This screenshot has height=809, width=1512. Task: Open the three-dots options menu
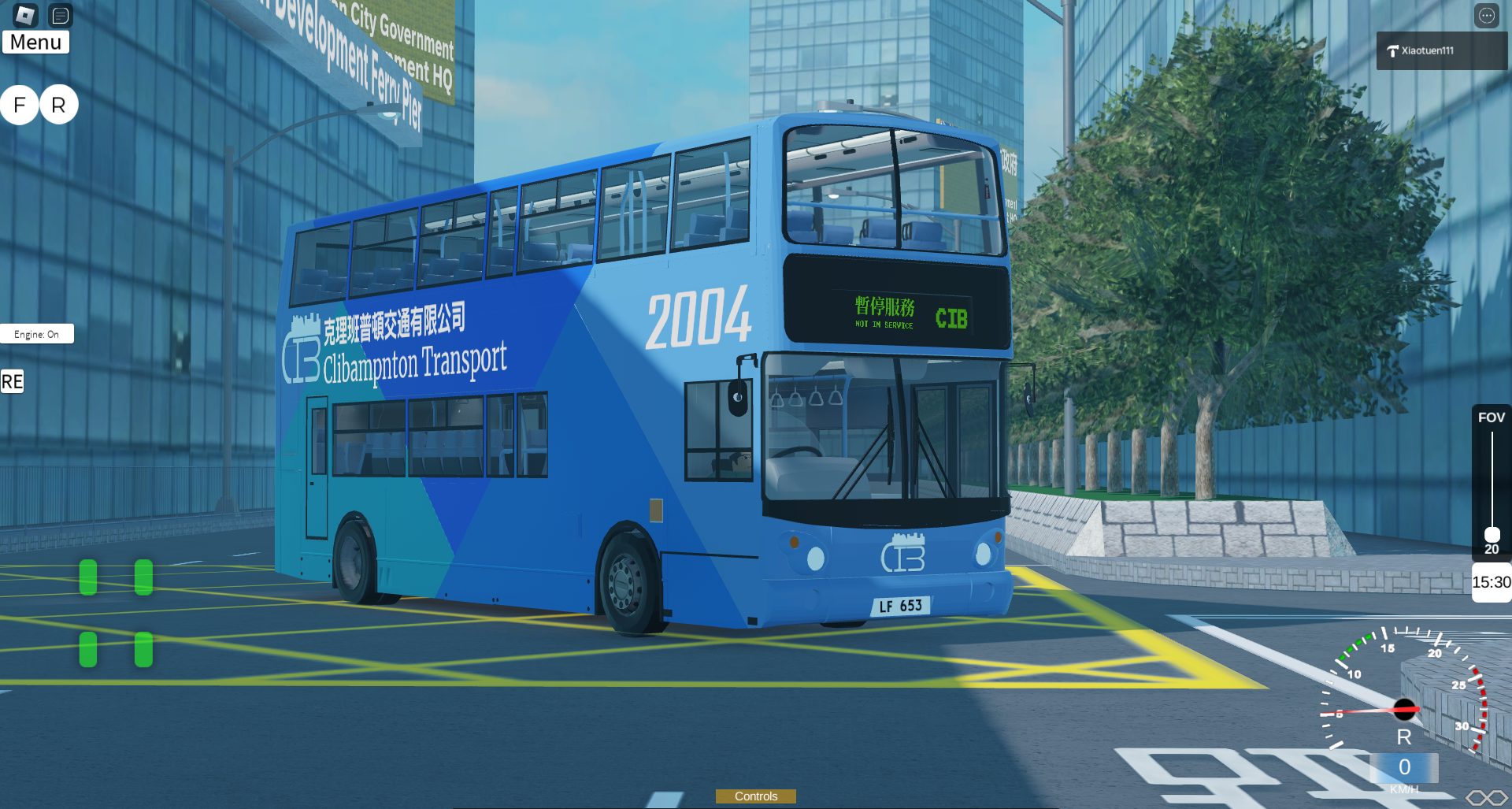pyautogui.click(x=1486, y=15)
